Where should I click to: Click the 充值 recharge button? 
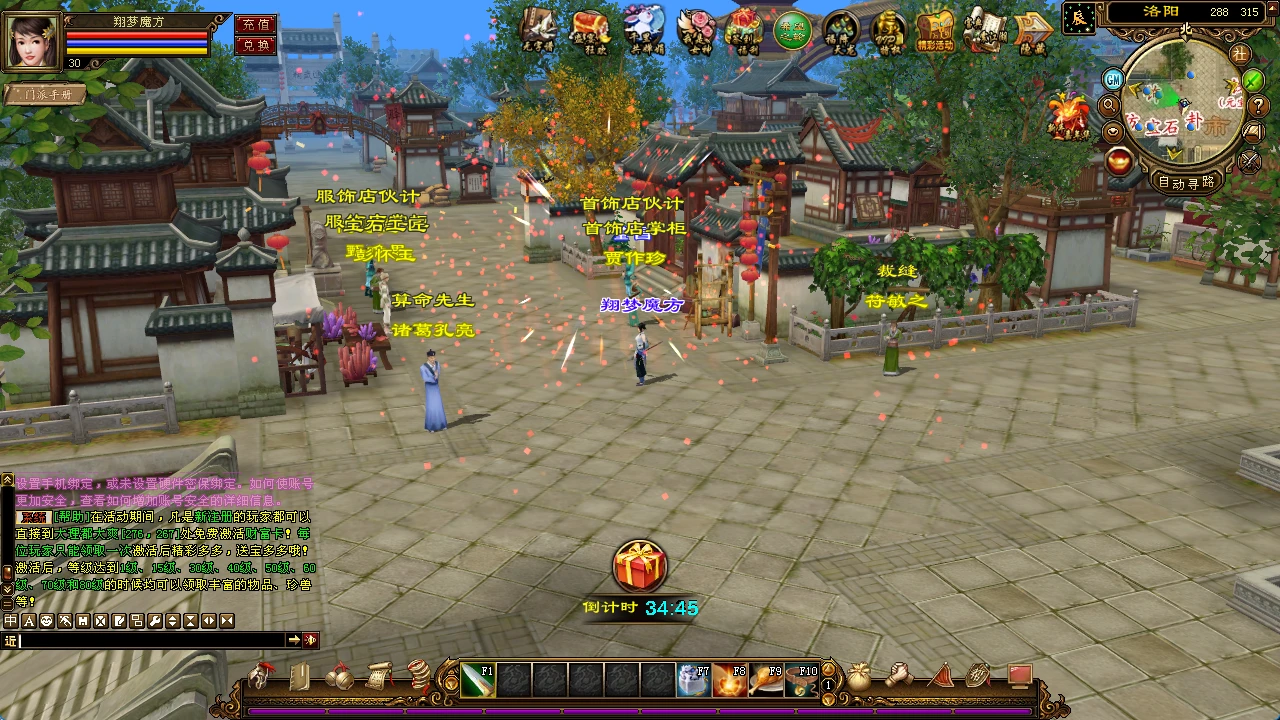click(x=255, y=24)
